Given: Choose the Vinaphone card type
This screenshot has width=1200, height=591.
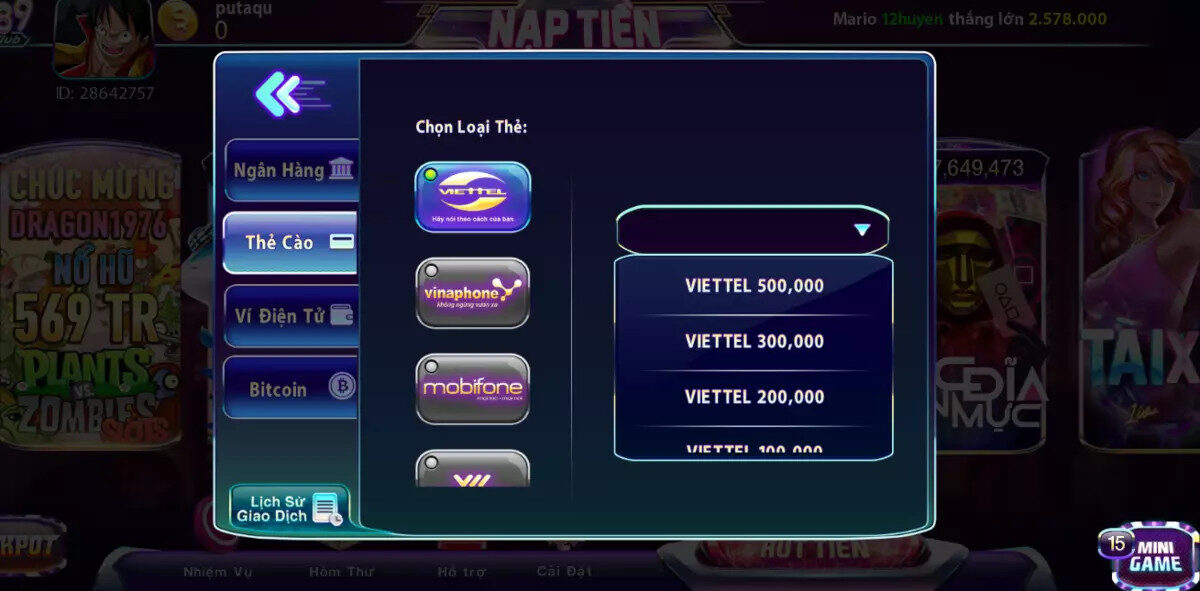Looking at the screenshot, I should 472,292.
